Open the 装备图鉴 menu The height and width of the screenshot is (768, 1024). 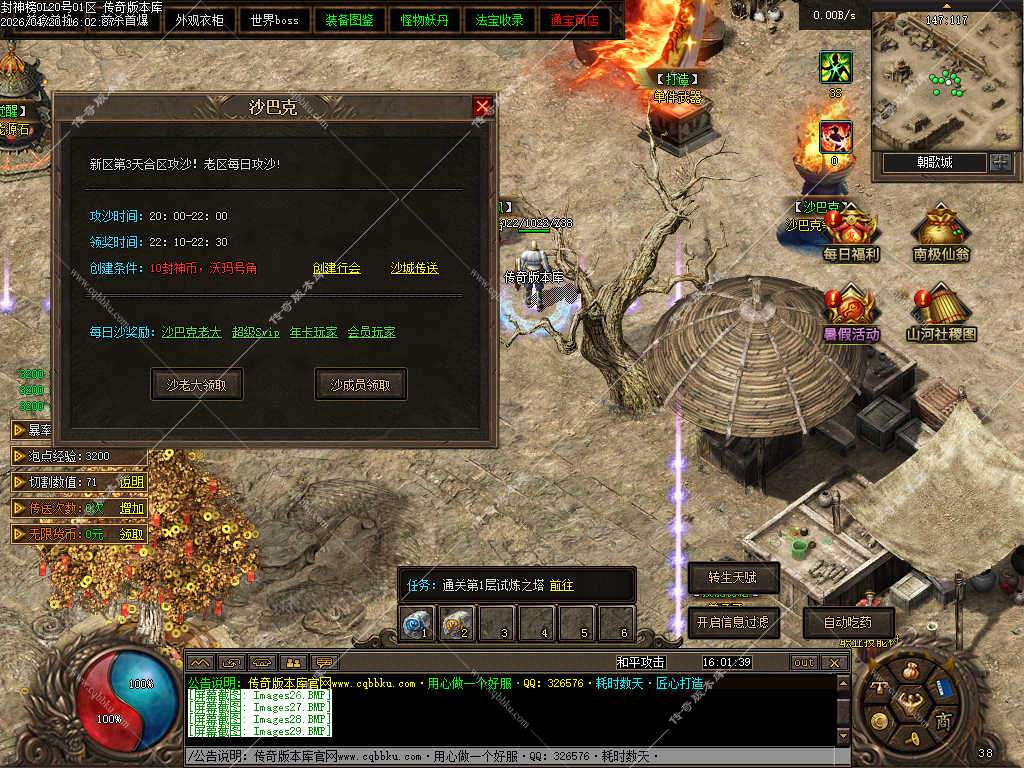(x=351, y=20)
